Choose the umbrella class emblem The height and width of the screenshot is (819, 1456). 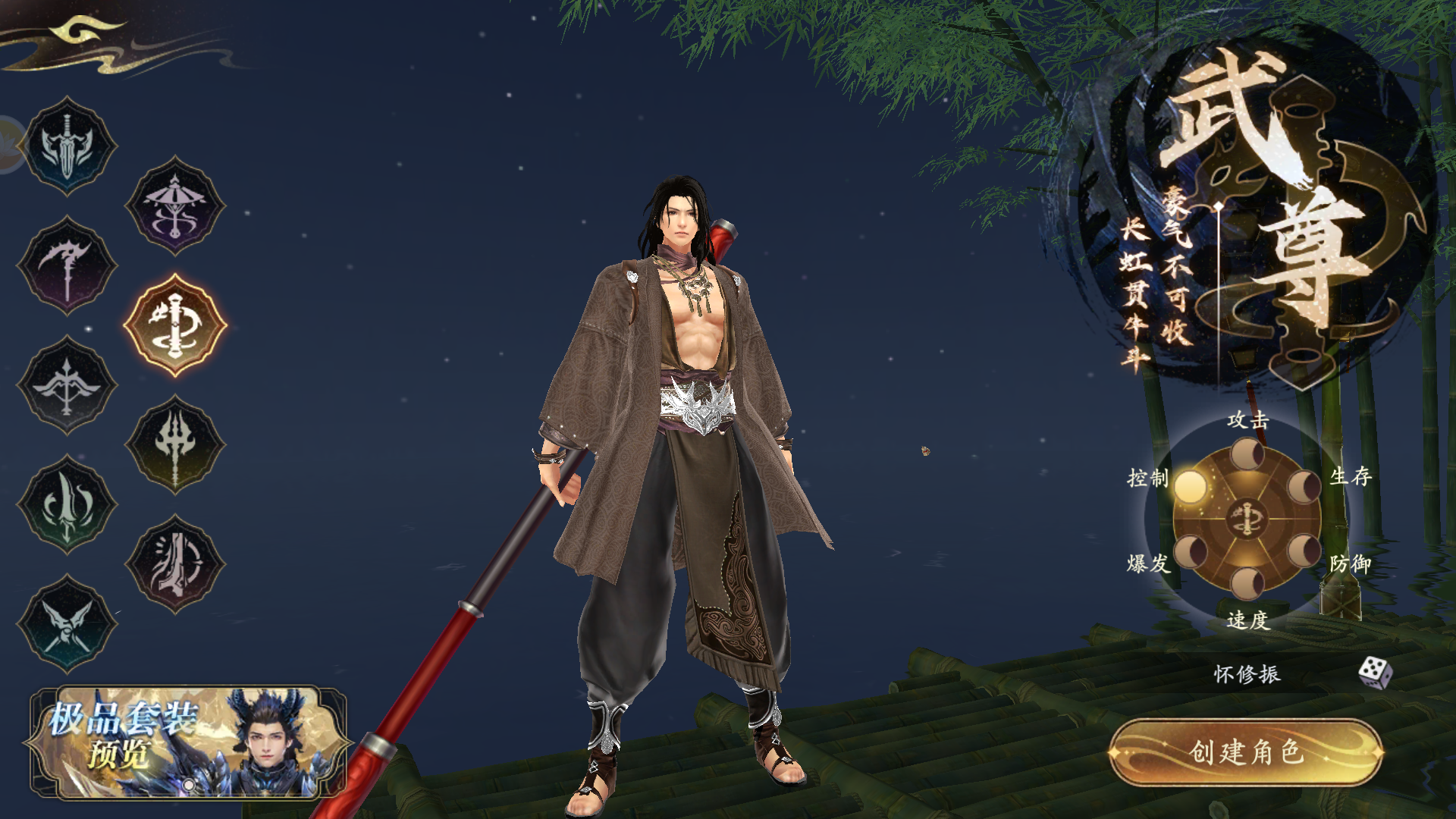point(175,206)
